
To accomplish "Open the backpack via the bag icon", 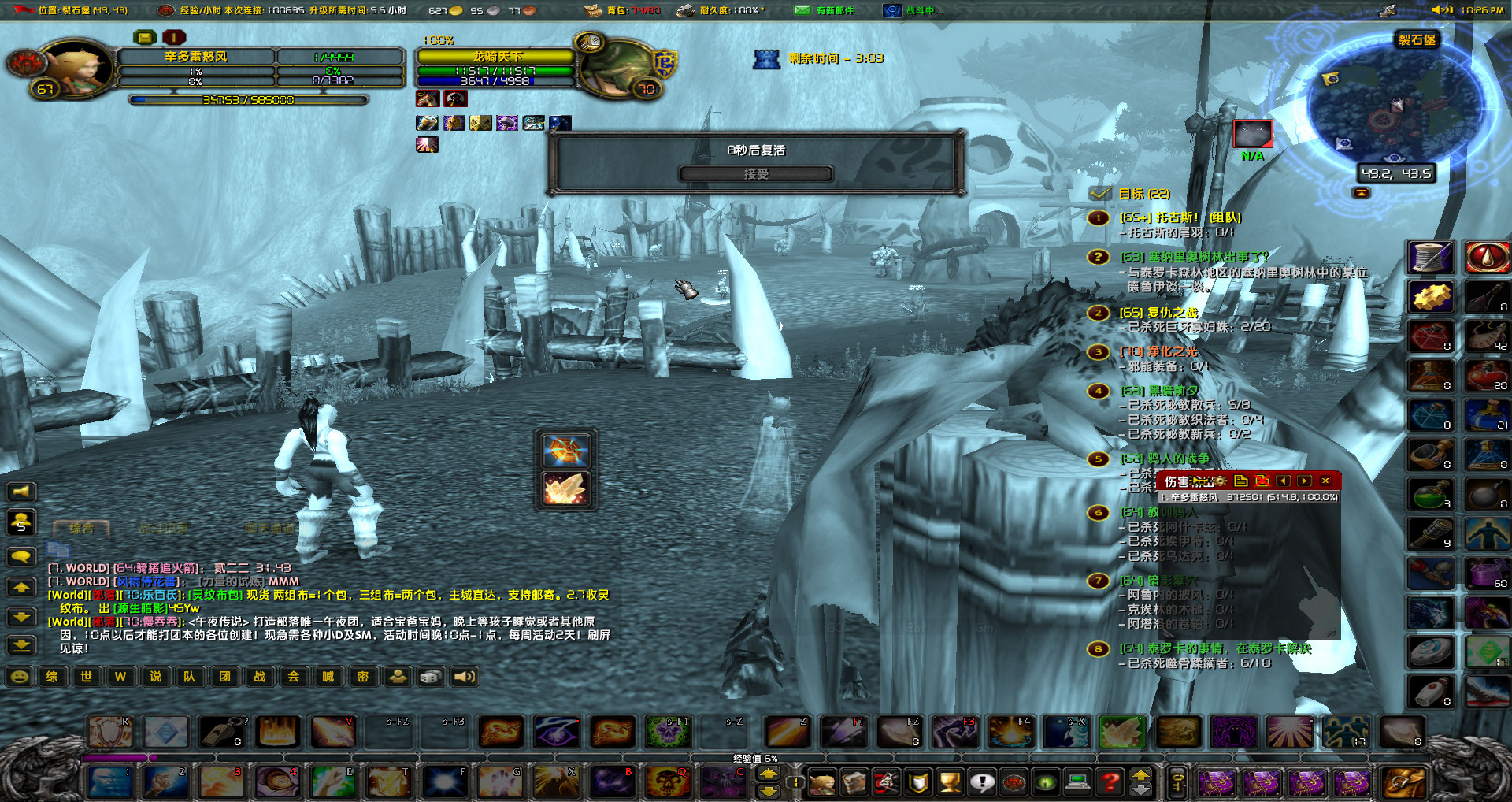I will 592,10.
